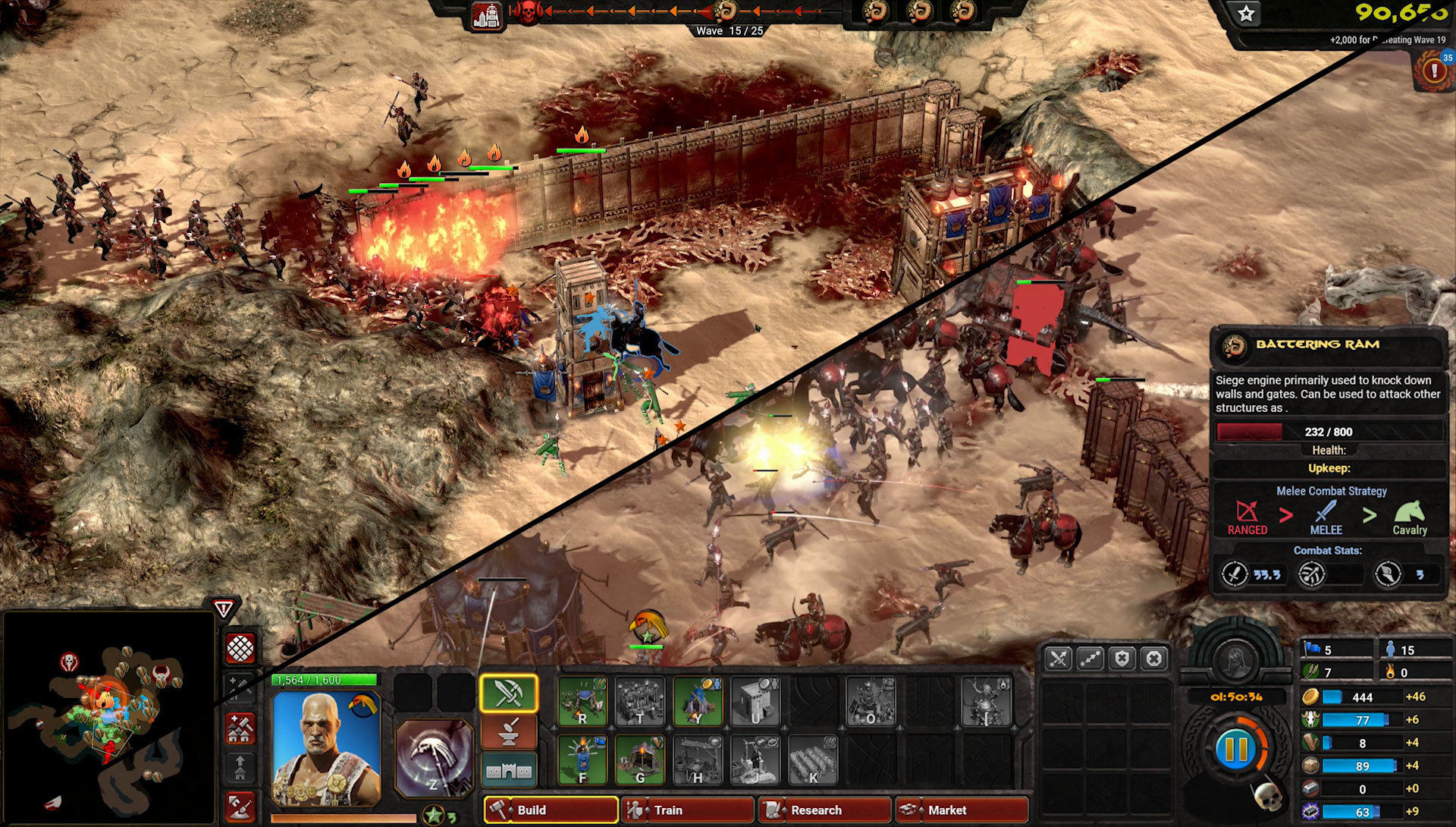
Task: Switch to the Market tab
Action: point(961,810)
